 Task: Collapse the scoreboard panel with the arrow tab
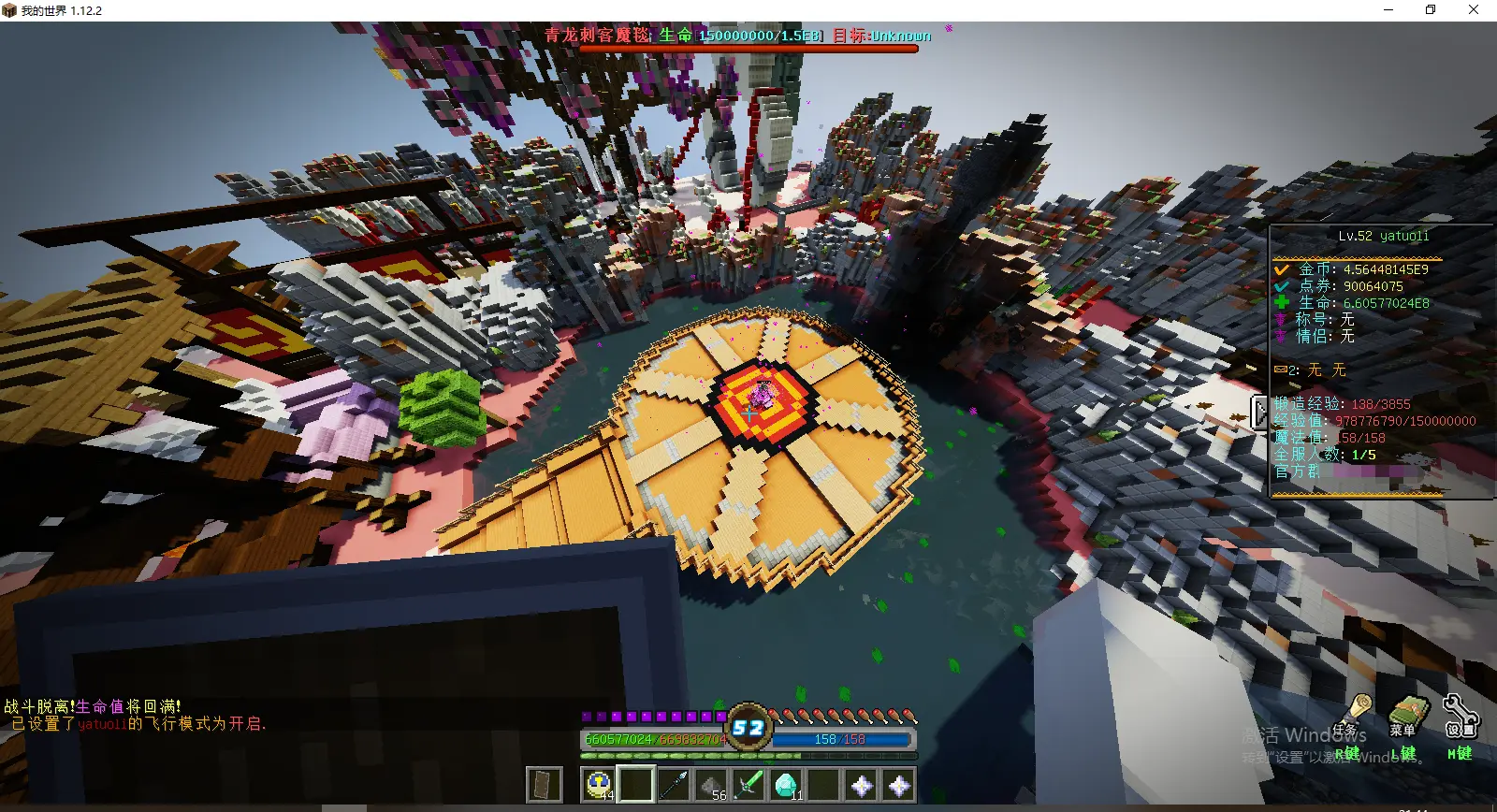click(x=1260, y=412)
